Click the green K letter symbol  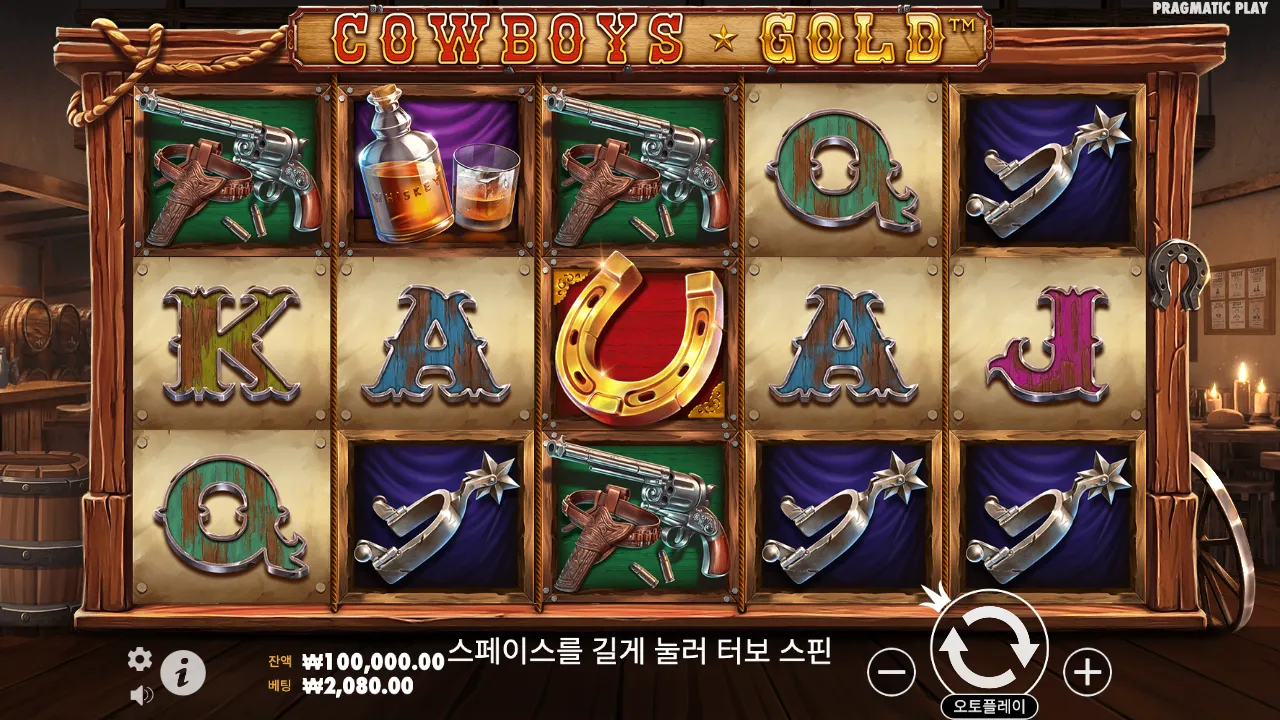(x=228, y=345)
